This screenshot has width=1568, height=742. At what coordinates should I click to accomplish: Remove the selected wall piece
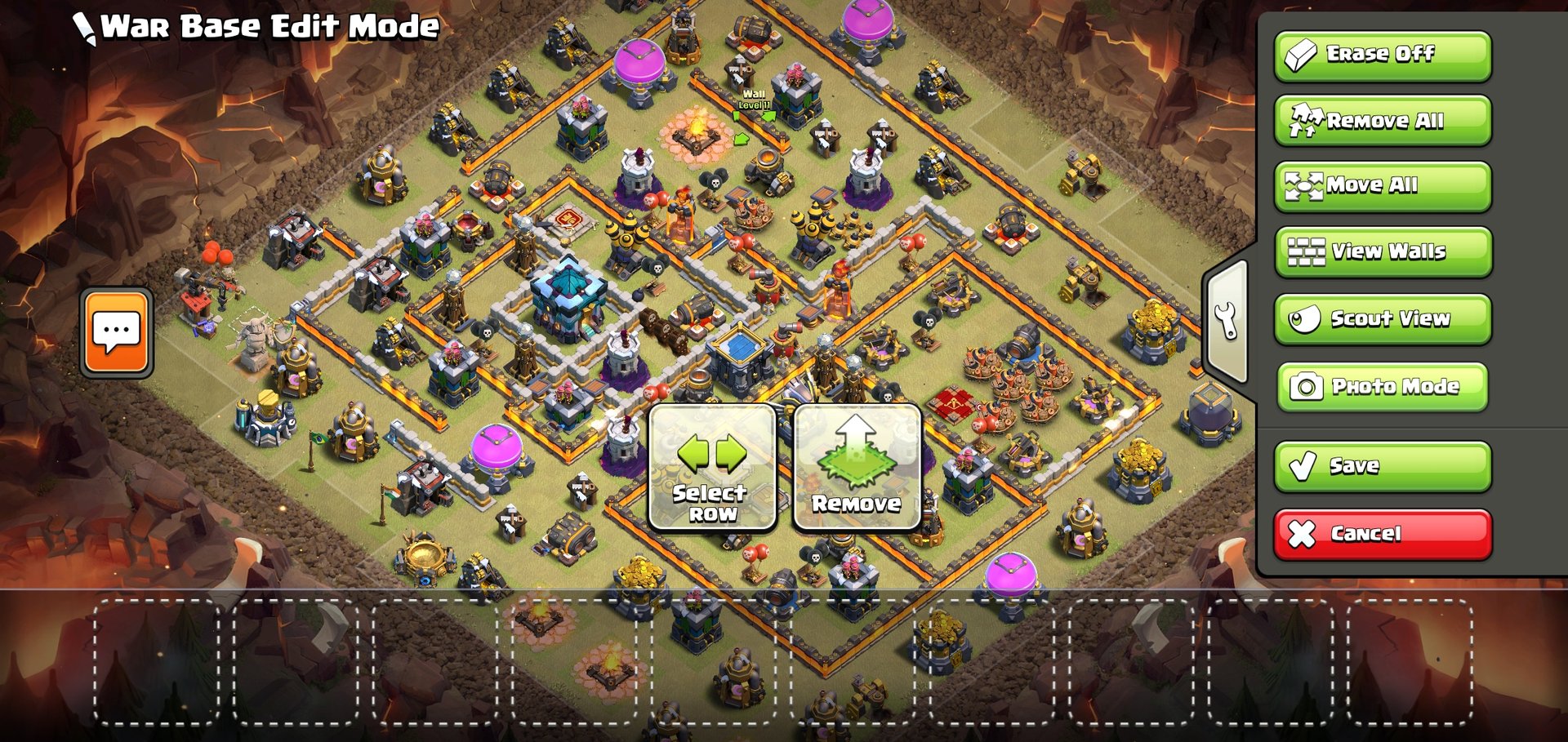(857, 468)
